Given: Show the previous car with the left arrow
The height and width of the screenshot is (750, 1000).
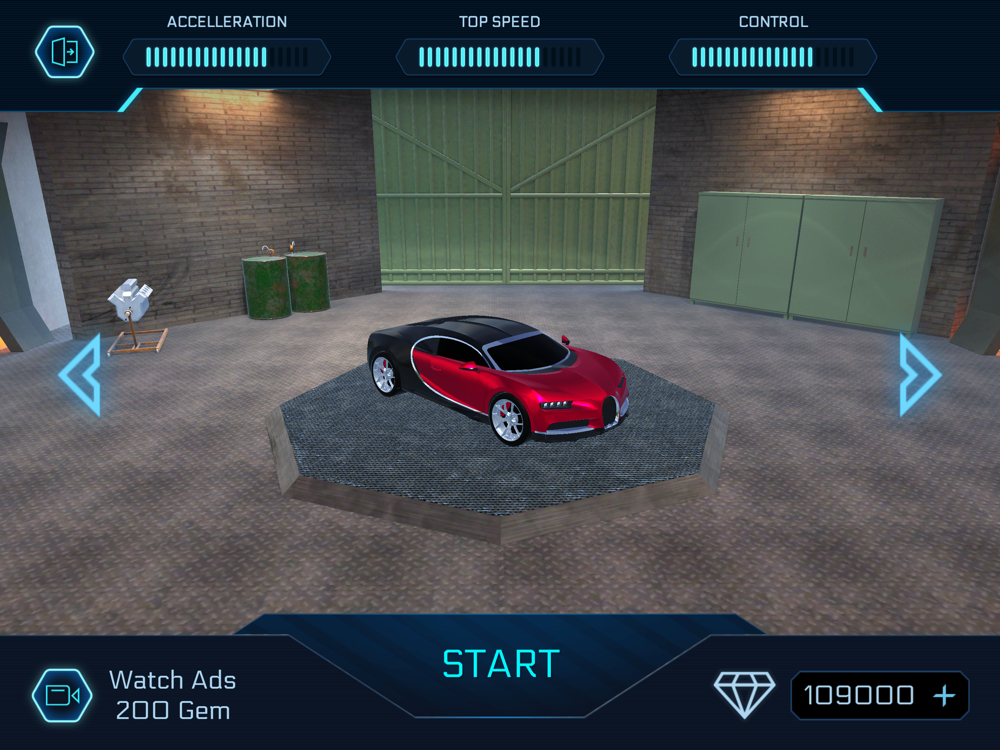Looking at the screenshot, I should (81, 375).
